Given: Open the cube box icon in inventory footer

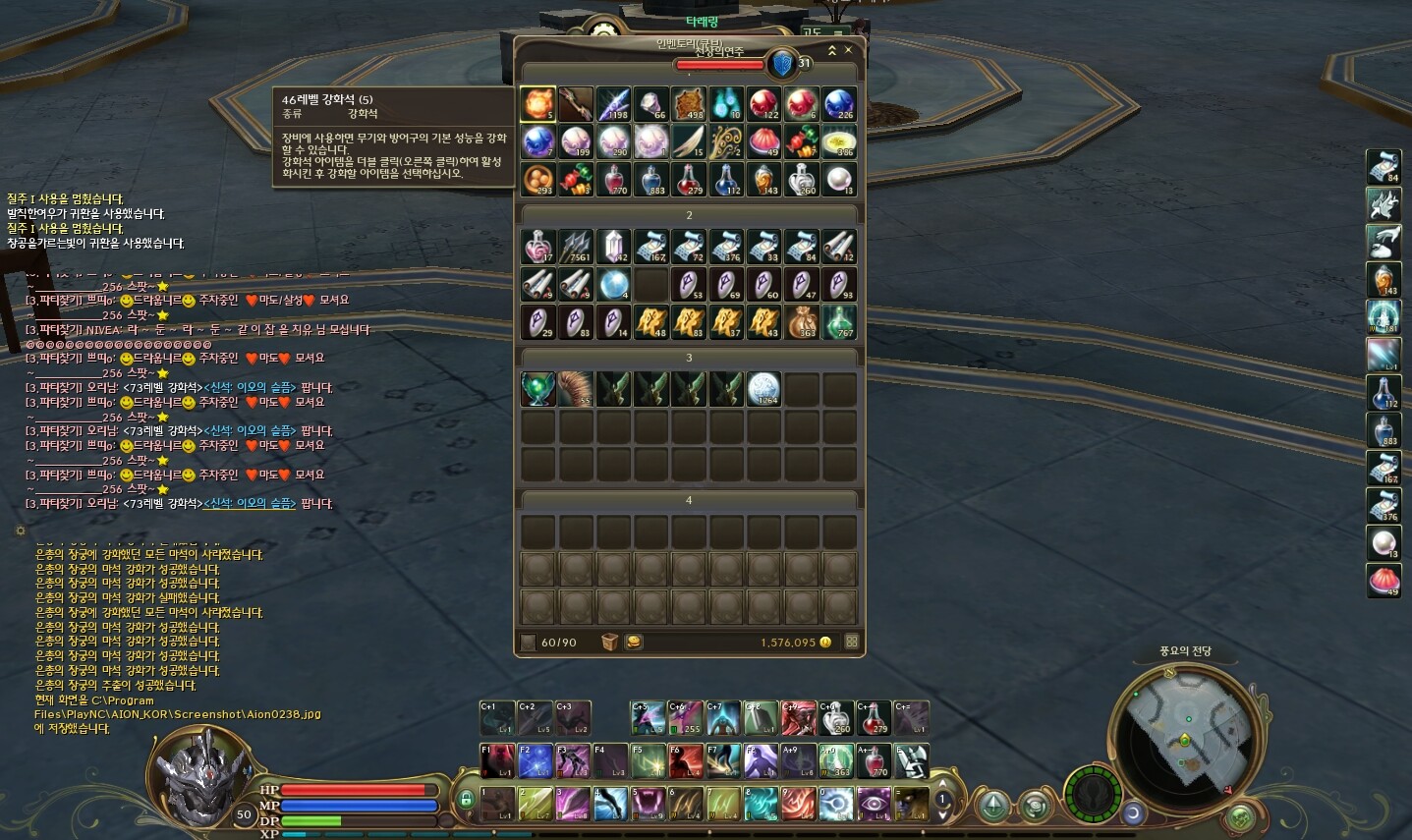Looking at the screenshot, I should coord(610,642).
